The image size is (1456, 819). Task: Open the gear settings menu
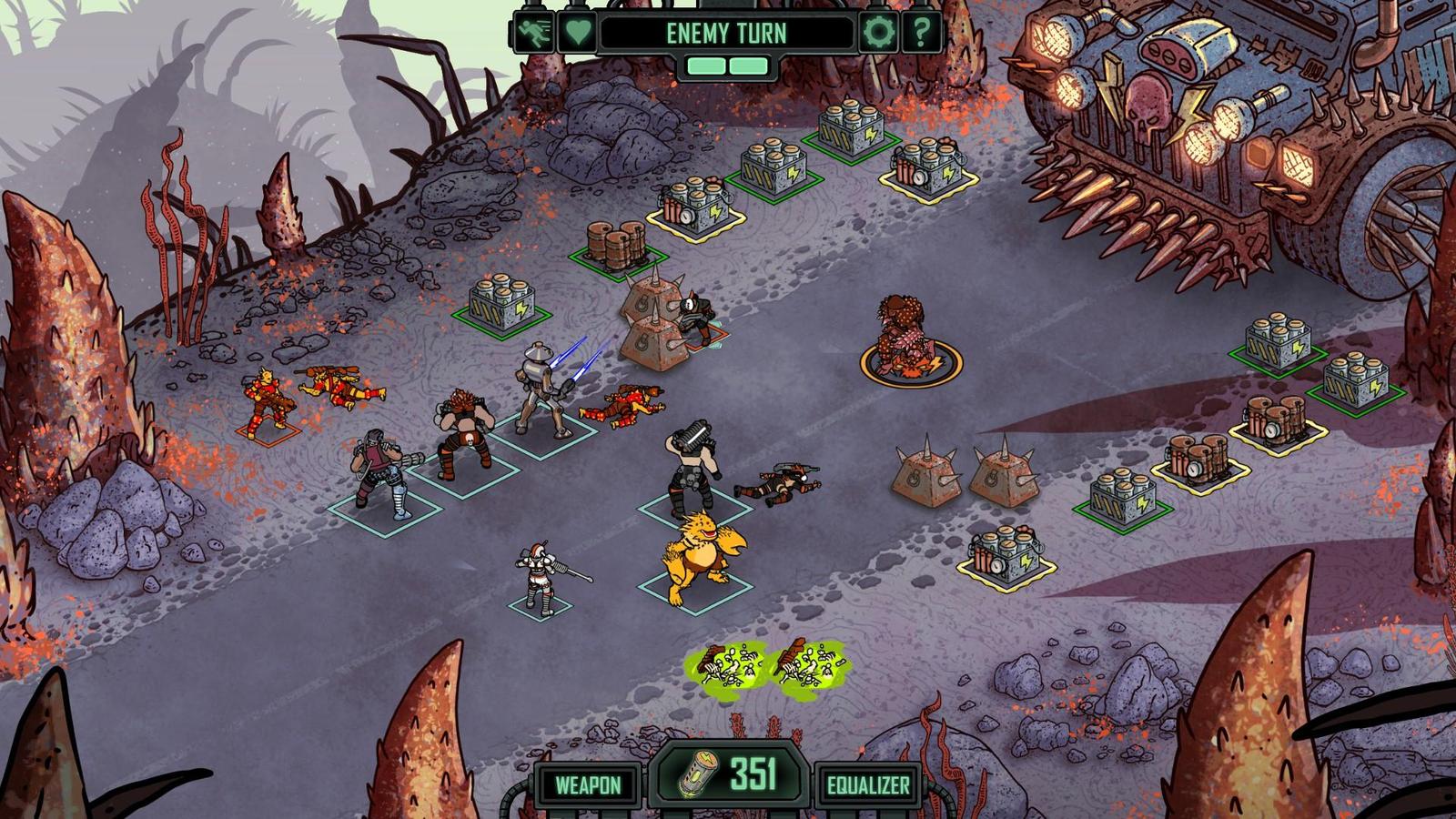pyautogui.click(x=879, y=34)
